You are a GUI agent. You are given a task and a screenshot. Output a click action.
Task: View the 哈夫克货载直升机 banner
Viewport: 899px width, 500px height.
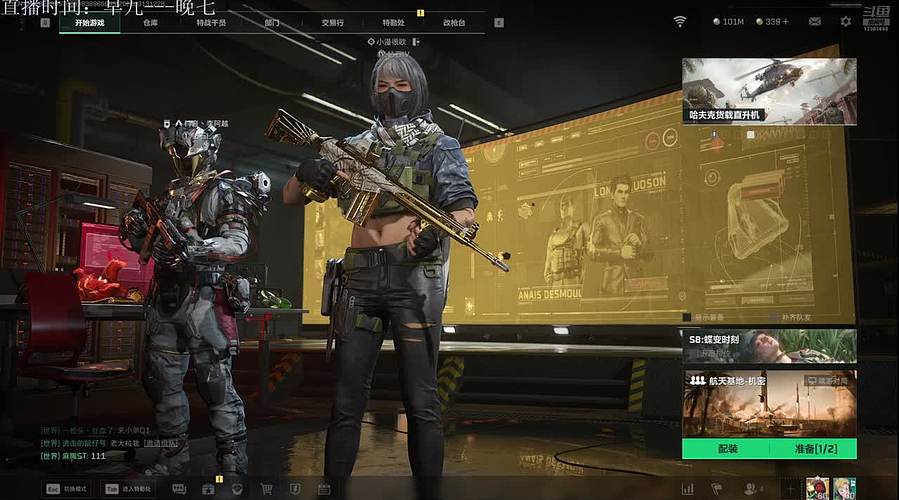769,91
